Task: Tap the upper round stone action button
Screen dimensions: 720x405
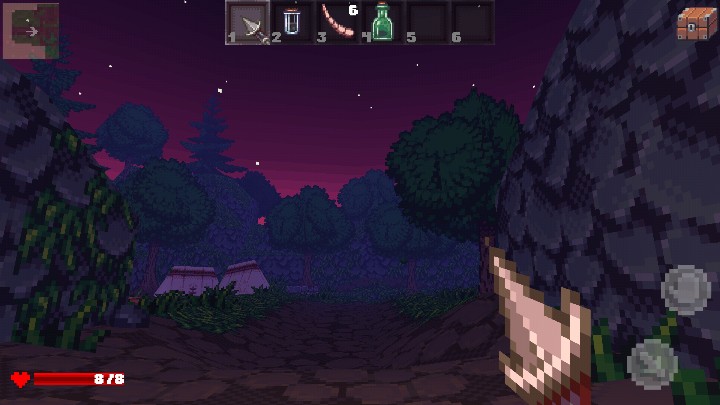Action: click(x=685, y=288)
